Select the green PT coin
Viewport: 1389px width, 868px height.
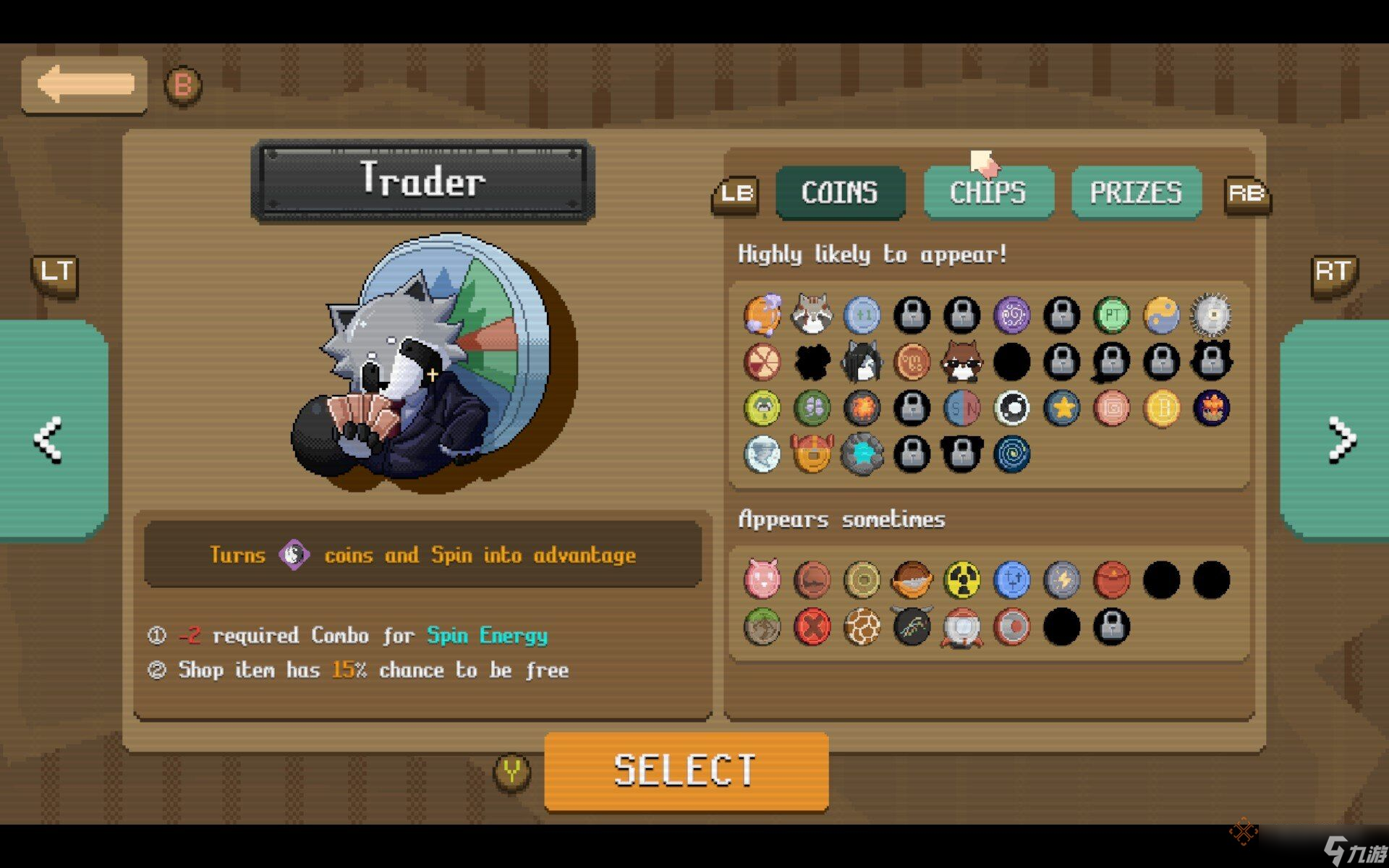click(x=1111, y=315)
